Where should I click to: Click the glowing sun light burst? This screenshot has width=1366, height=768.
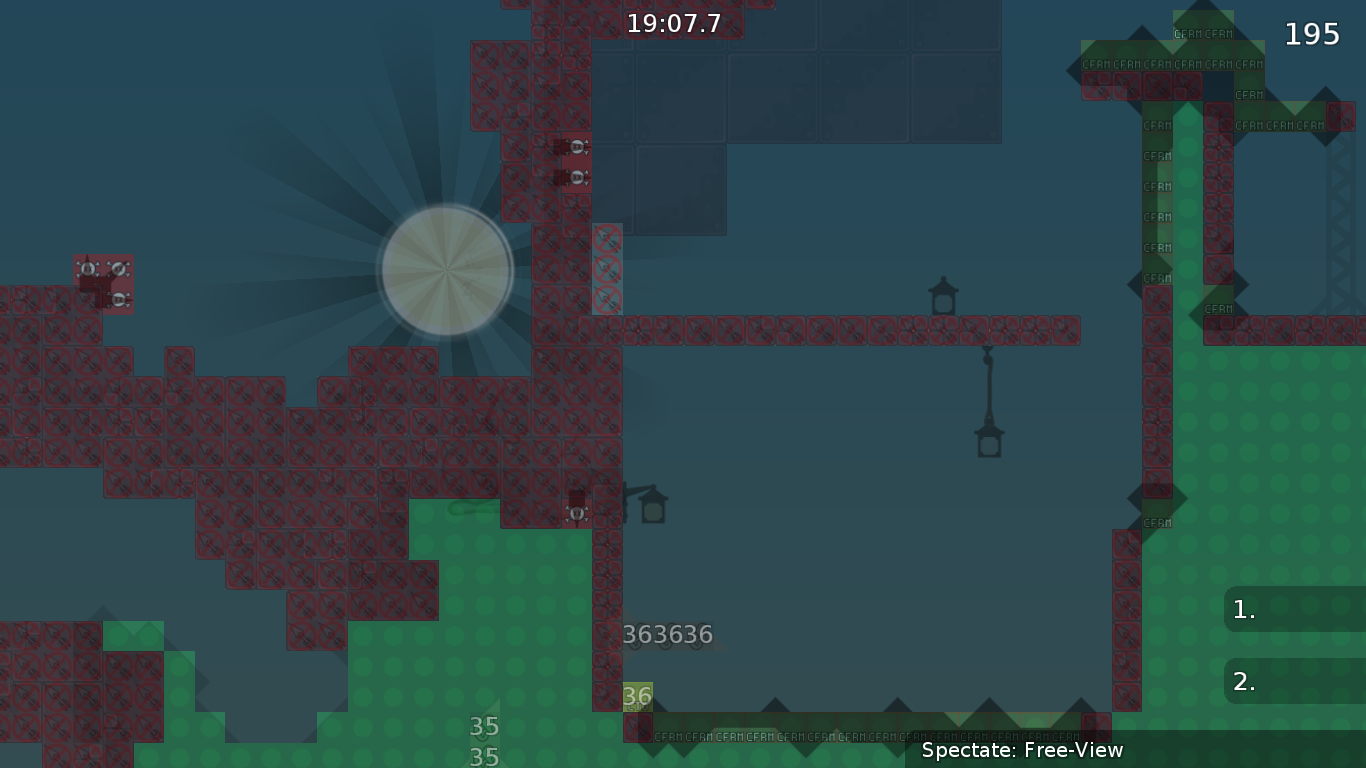click(446, 270)
